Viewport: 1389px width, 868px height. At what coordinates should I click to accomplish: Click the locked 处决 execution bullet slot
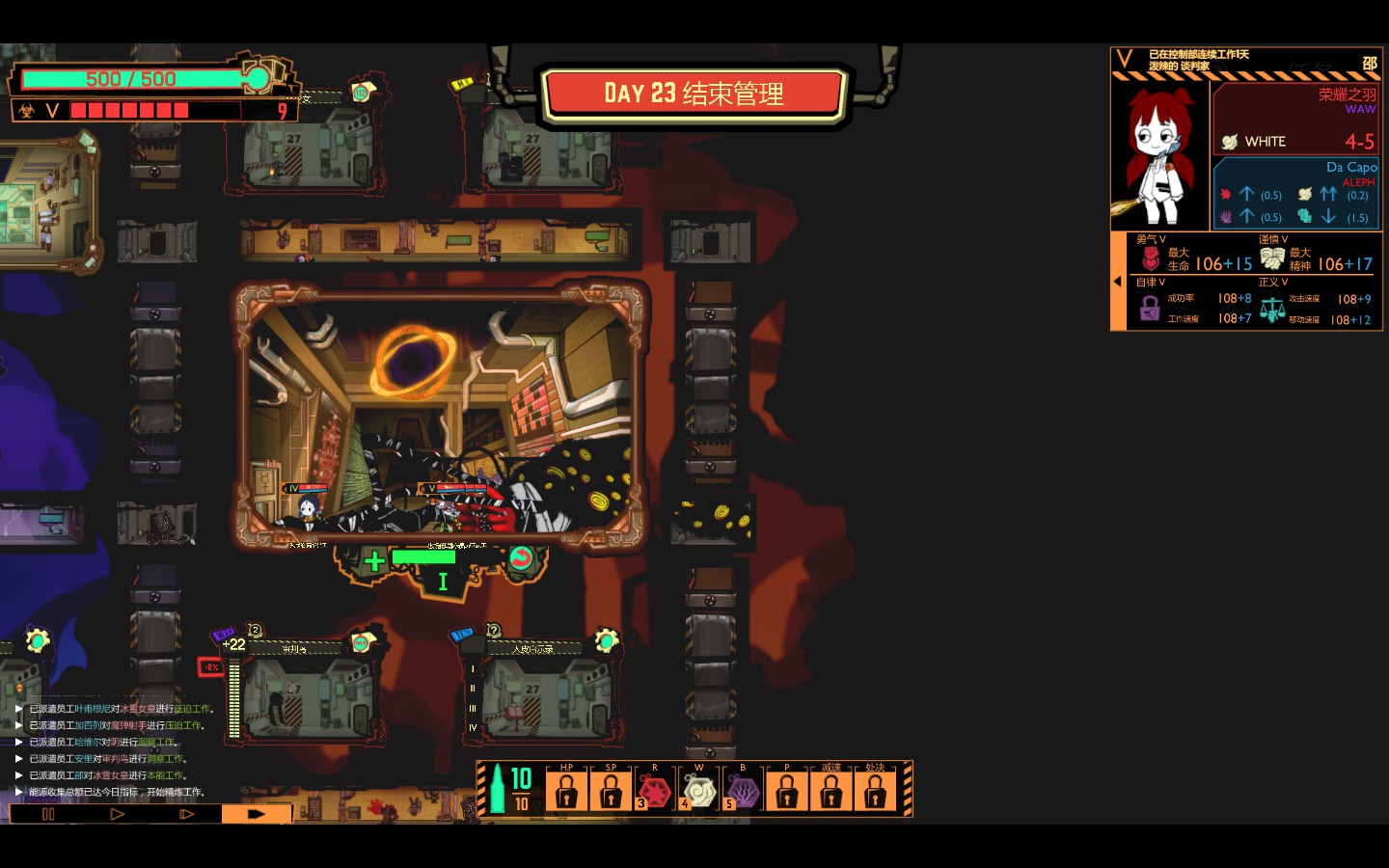pos(875,792)
